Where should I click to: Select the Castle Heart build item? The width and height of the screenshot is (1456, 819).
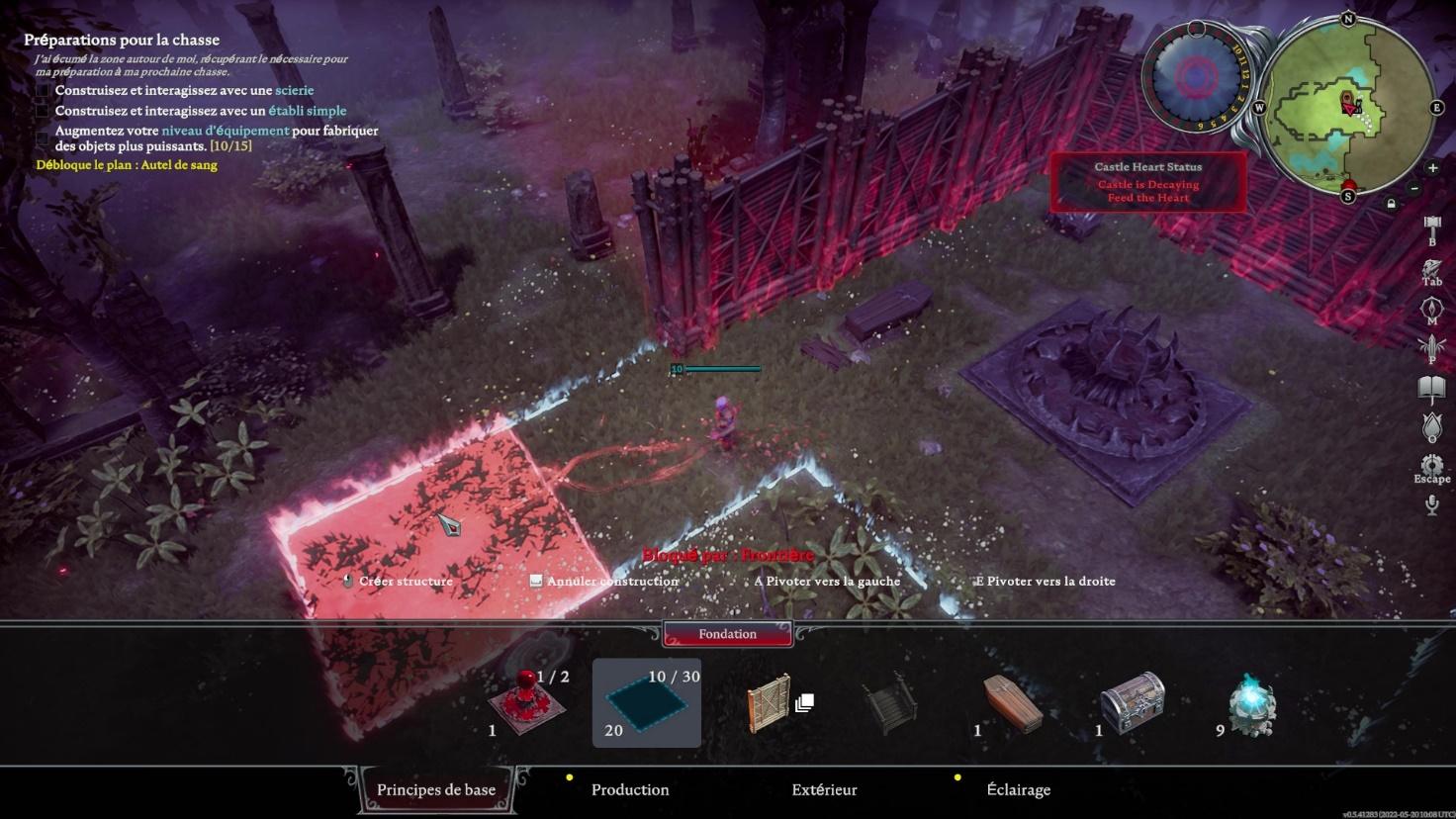[x=527, y=704]
